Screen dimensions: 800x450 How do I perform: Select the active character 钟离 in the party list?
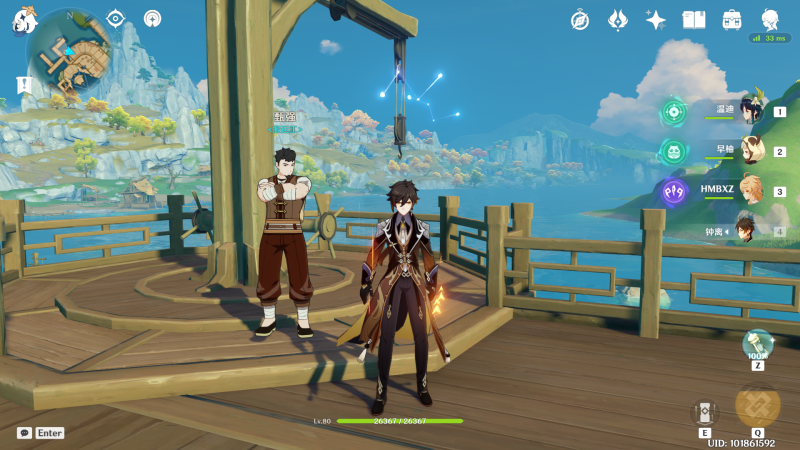tap(750, 231)
